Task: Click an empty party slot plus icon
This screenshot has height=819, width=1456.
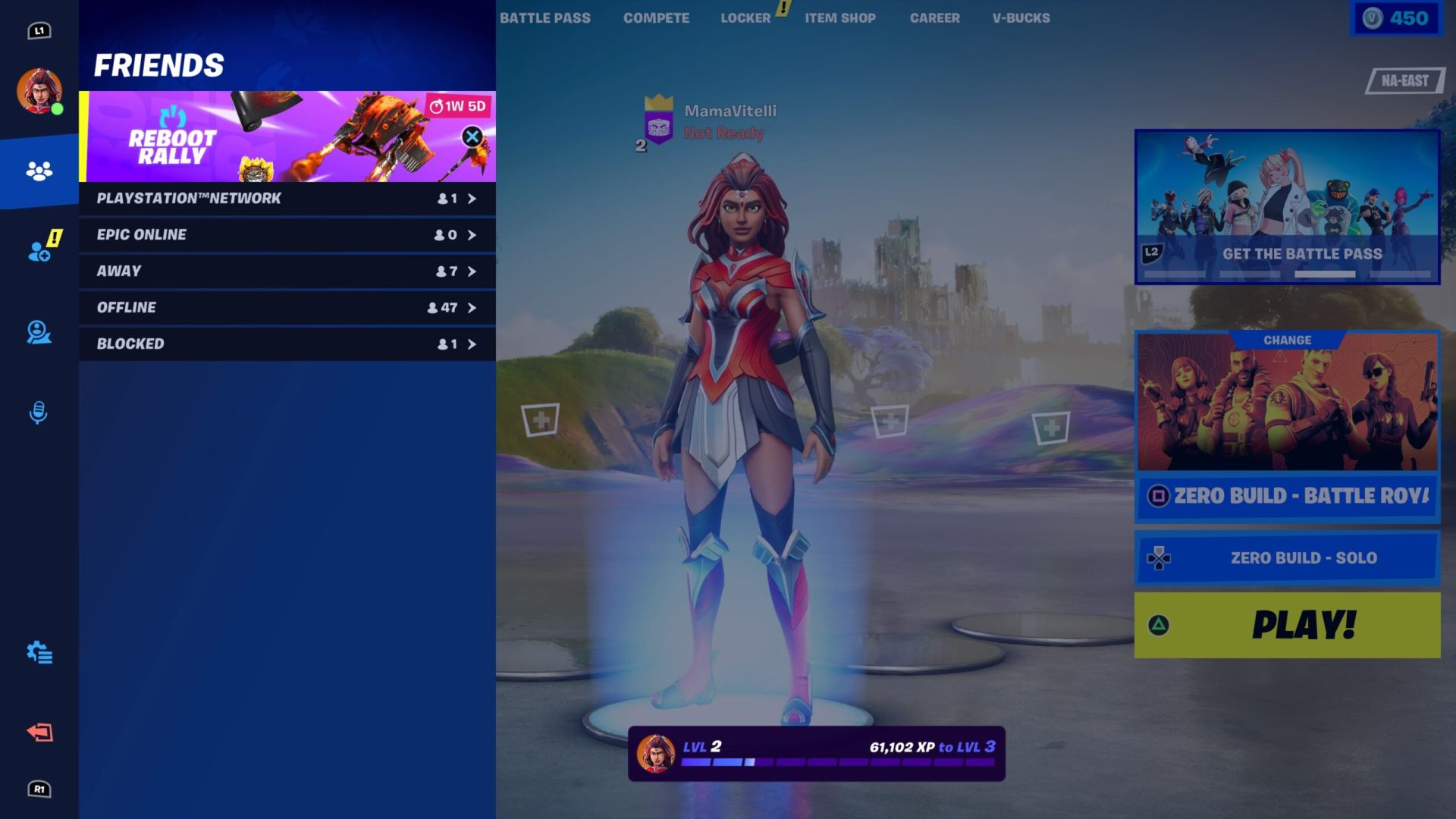Action: (541, 419)
